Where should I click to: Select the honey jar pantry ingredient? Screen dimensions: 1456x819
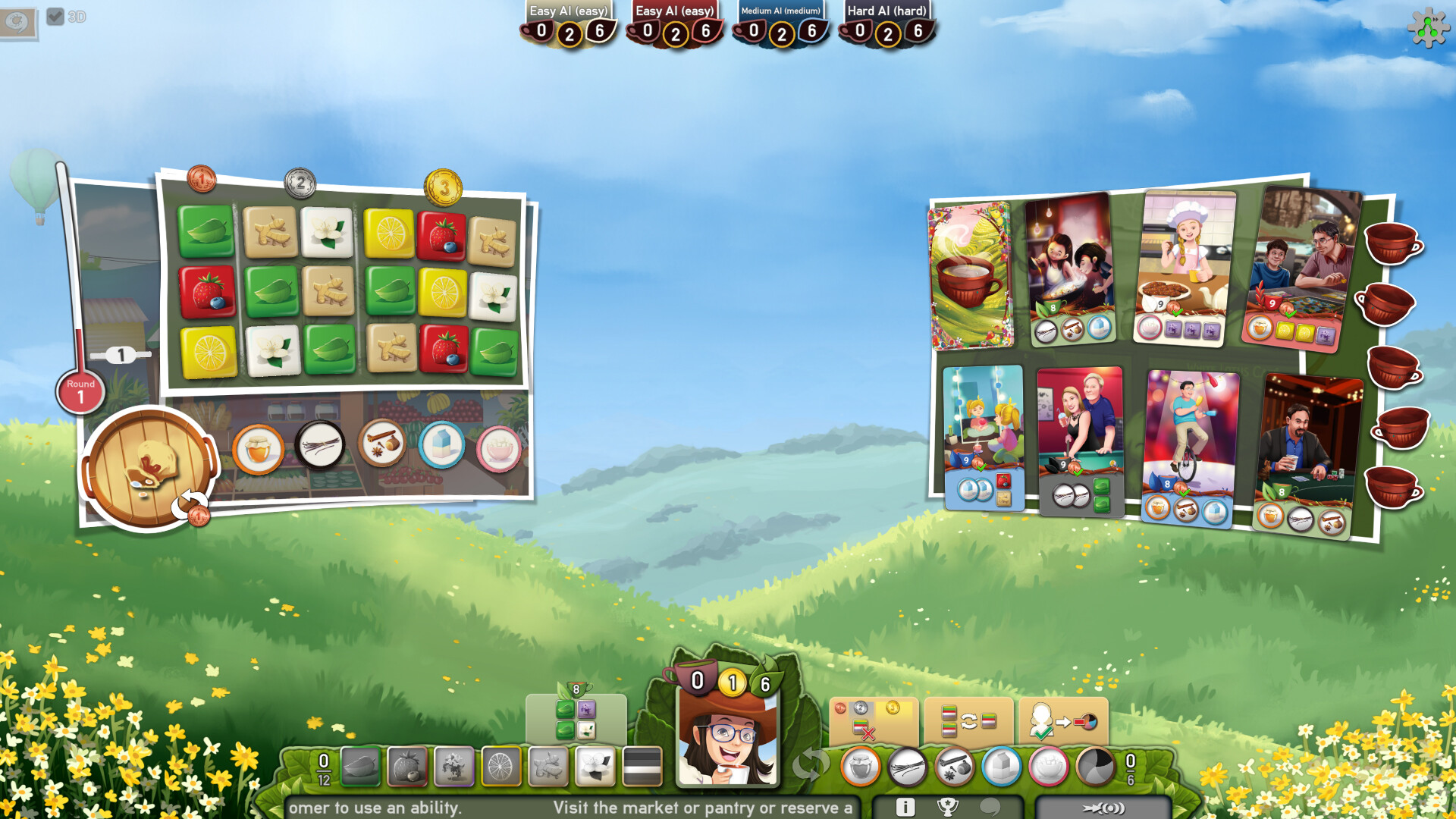258,448
